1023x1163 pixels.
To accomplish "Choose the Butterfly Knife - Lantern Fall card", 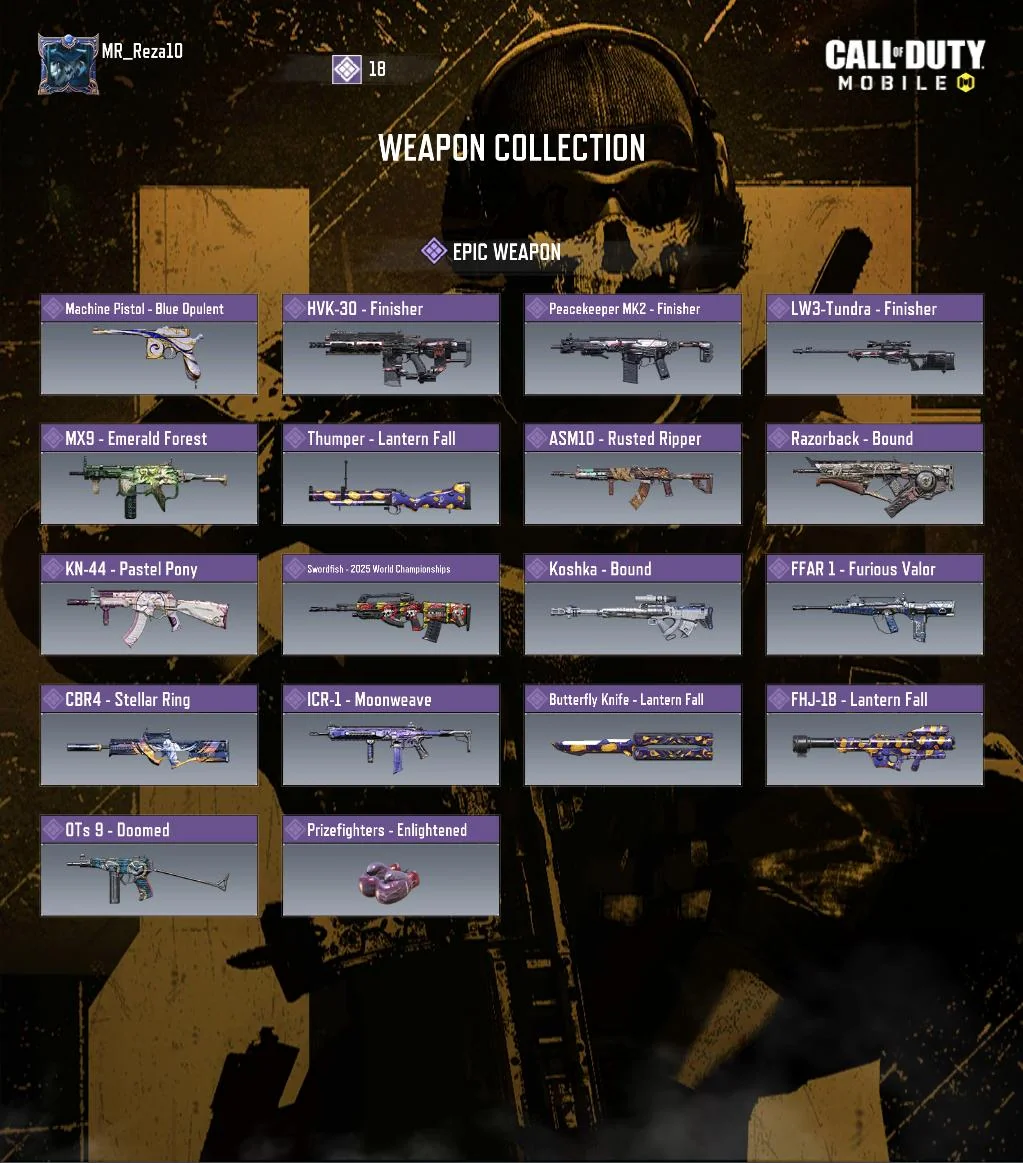I will [633, 736].
